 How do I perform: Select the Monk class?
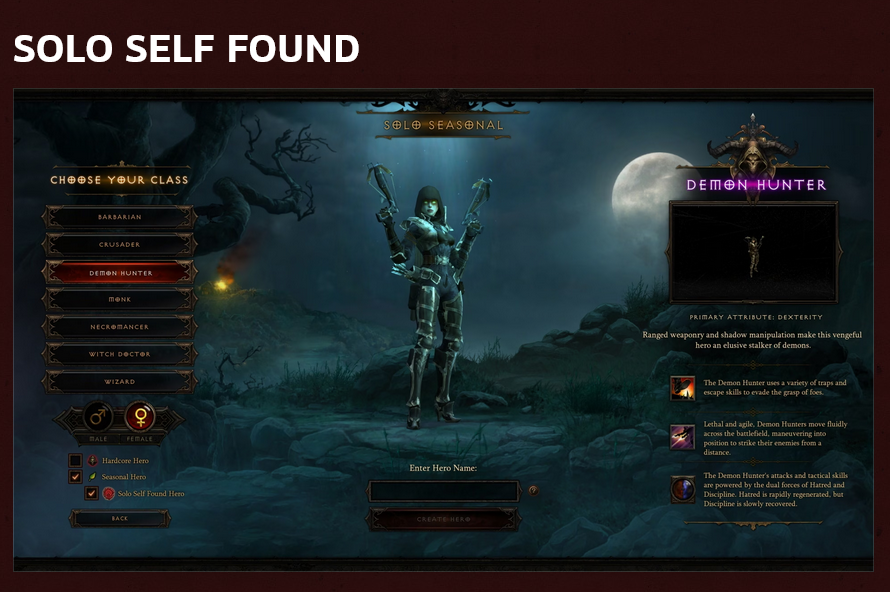[x=120, y=299]
